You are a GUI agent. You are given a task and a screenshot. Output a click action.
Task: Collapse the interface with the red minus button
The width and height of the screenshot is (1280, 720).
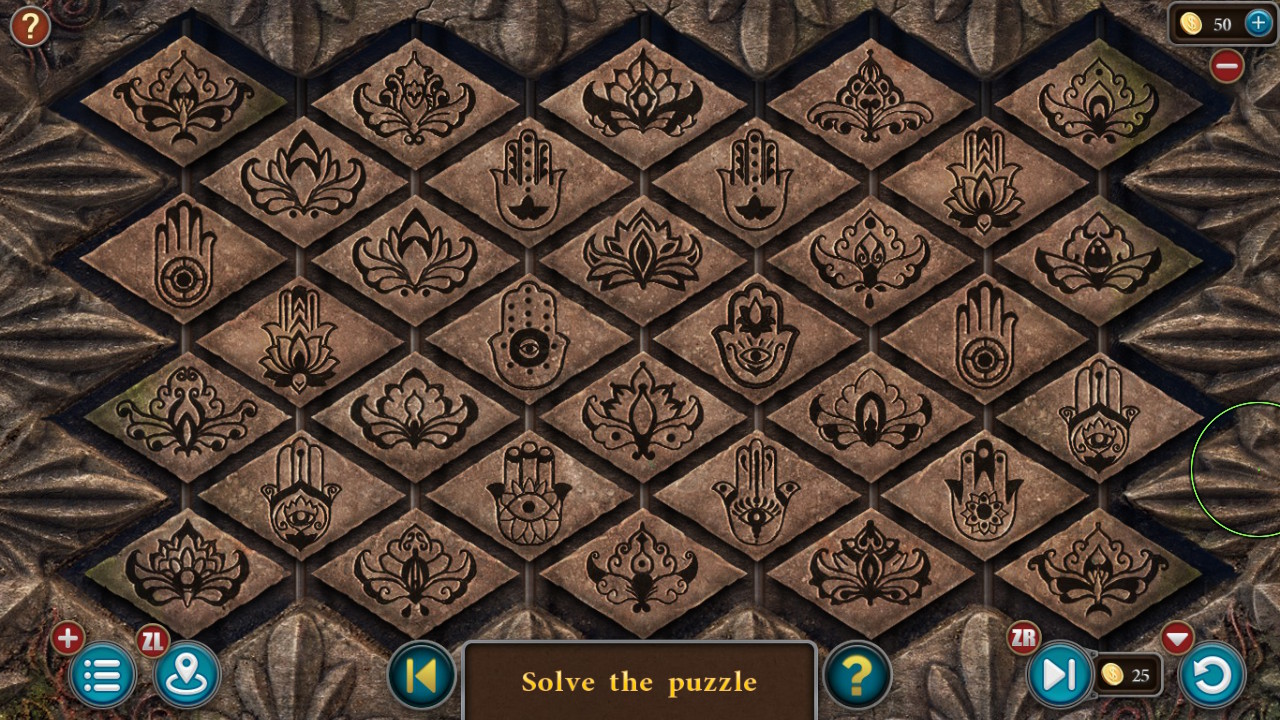point(1226,68)
